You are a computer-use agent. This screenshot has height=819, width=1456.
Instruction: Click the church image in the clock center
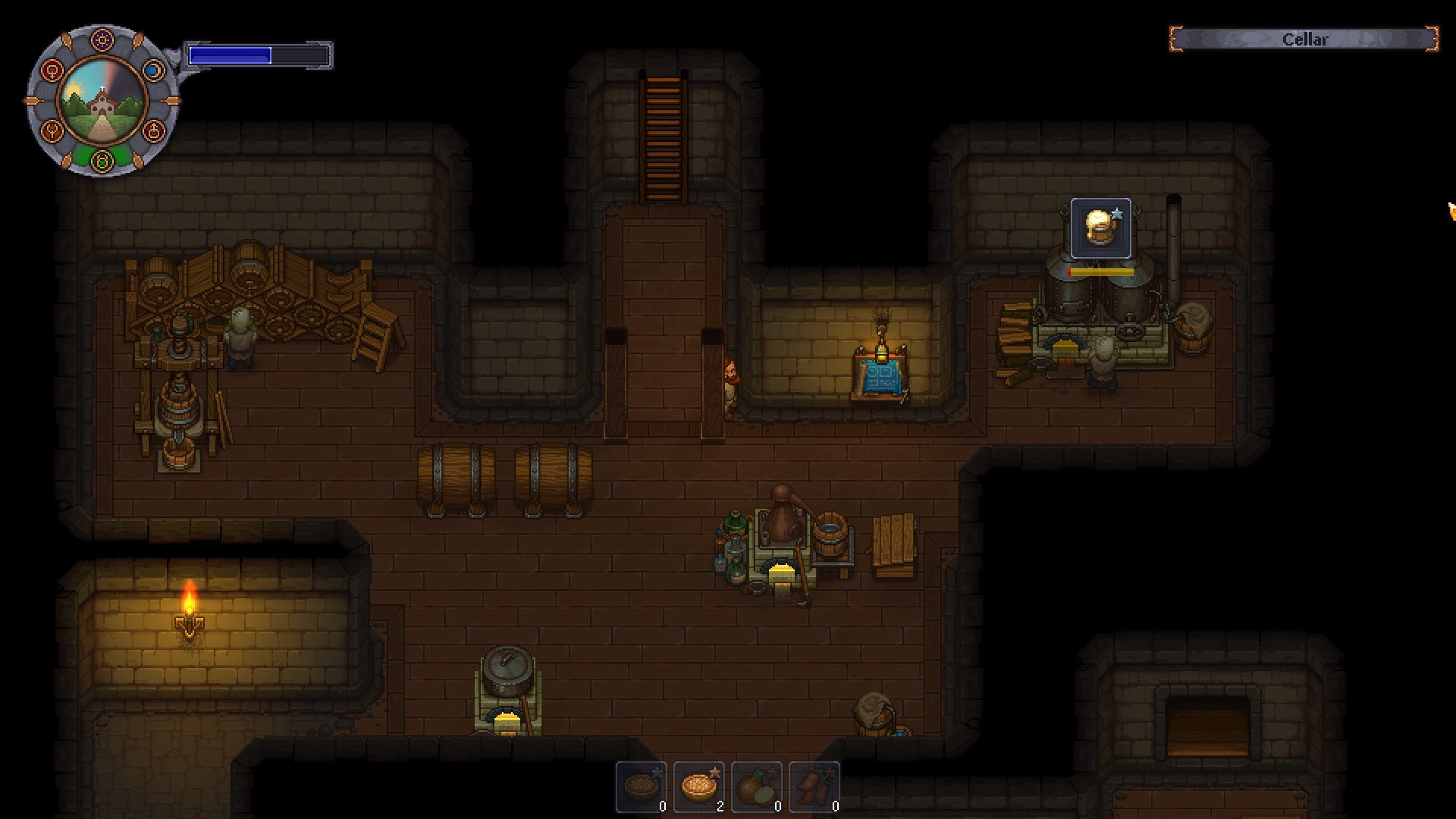click(x=102, y=101)
